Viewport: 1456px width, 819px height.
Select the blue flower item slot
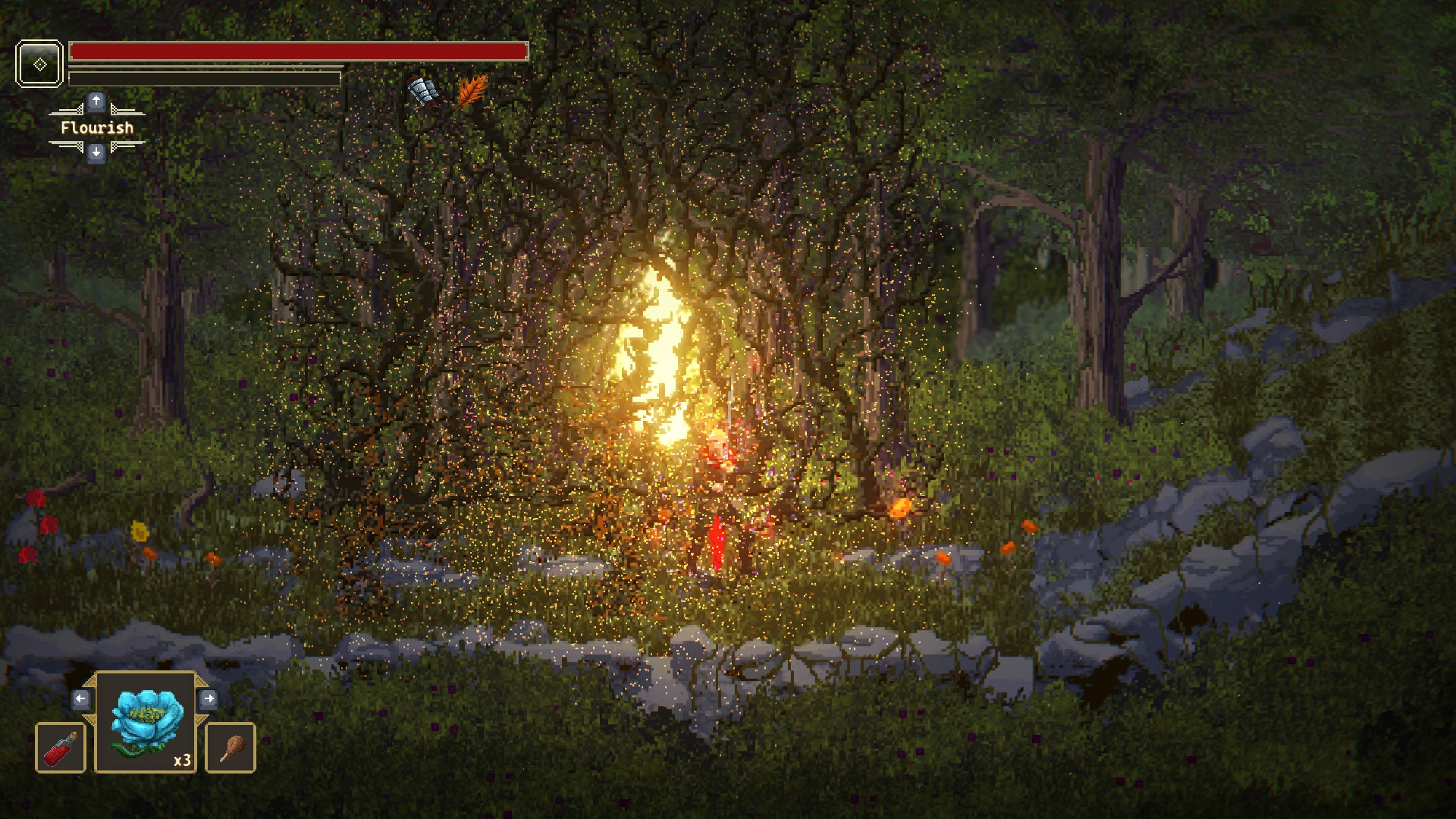click(146, 721)
